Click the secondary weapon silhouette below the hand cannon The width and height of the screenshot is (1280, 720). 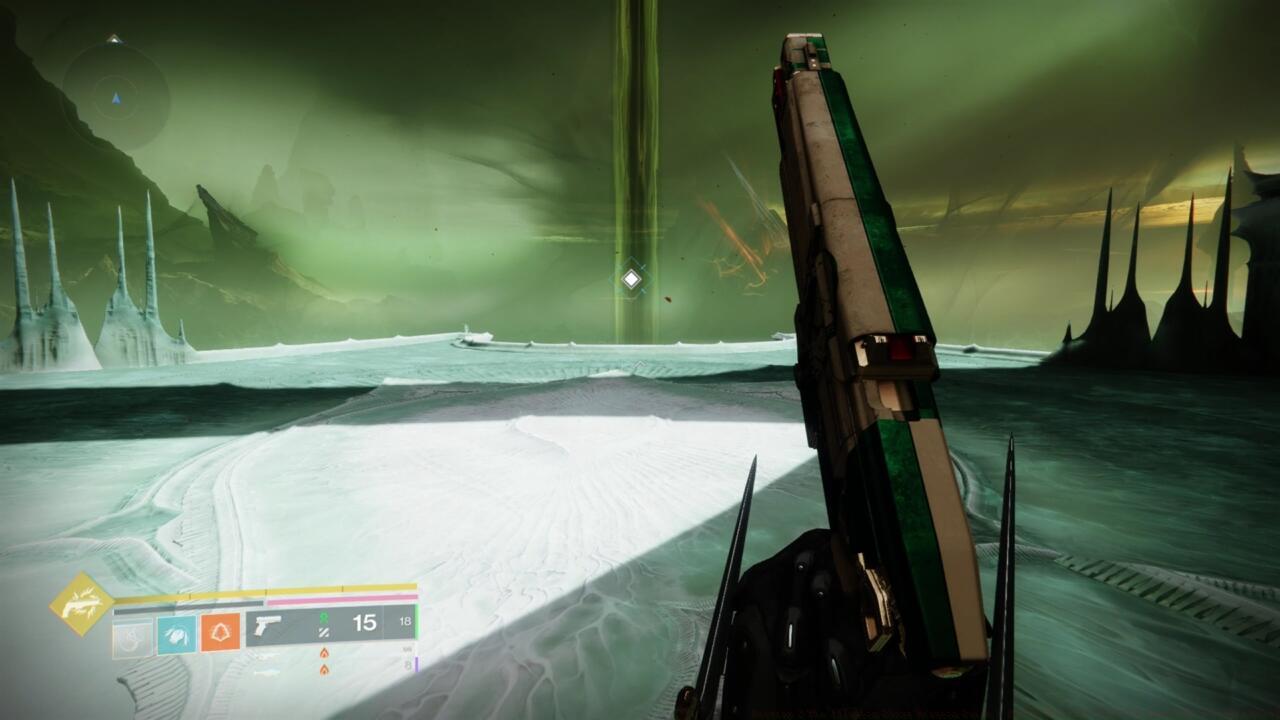[266, 656]
